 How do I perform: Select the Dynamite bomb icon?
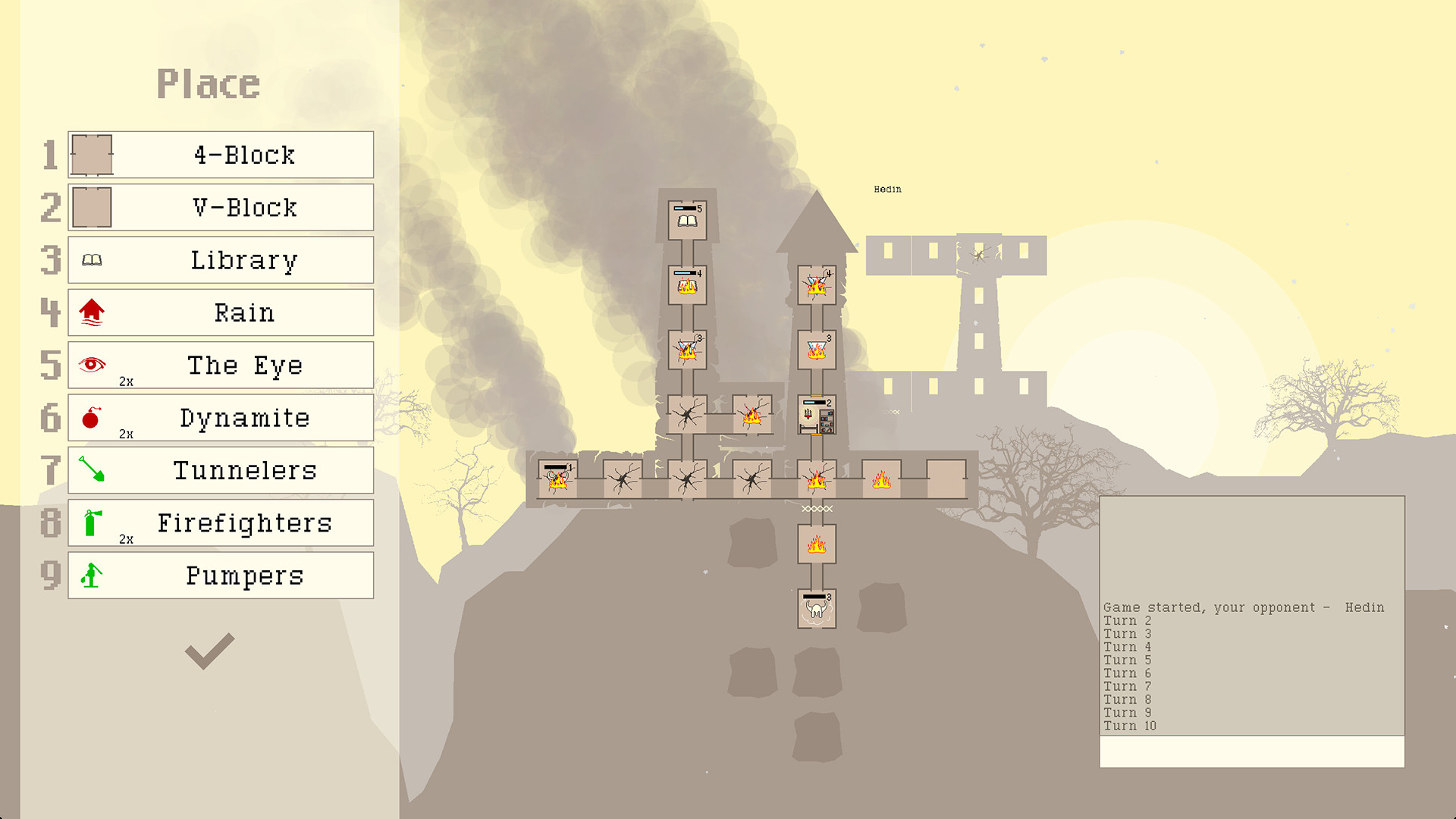pos(91,416)
